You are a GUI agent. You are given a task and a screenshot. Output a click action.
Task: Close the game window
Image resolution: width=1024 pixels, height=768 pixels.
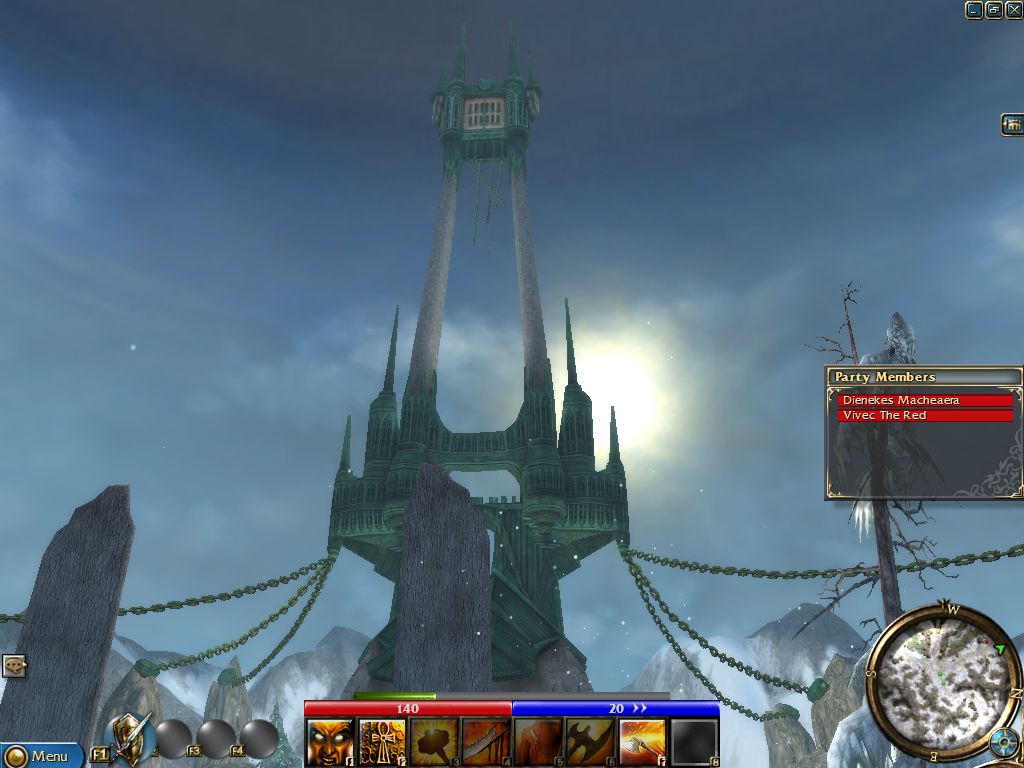[x=1013, y=10]
